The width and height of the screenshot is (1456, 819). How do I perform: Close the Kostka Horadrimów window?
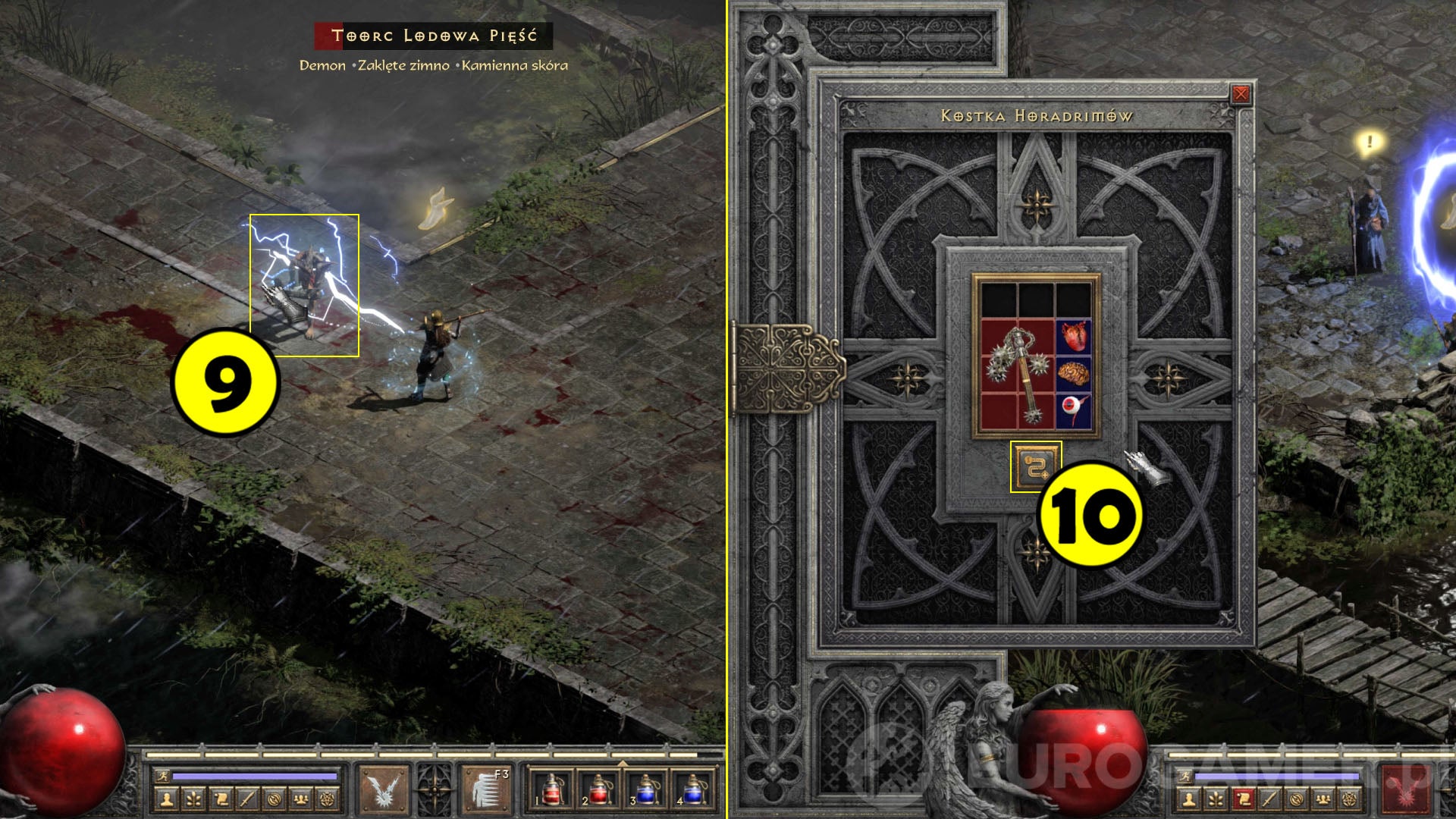(1241, 93)
